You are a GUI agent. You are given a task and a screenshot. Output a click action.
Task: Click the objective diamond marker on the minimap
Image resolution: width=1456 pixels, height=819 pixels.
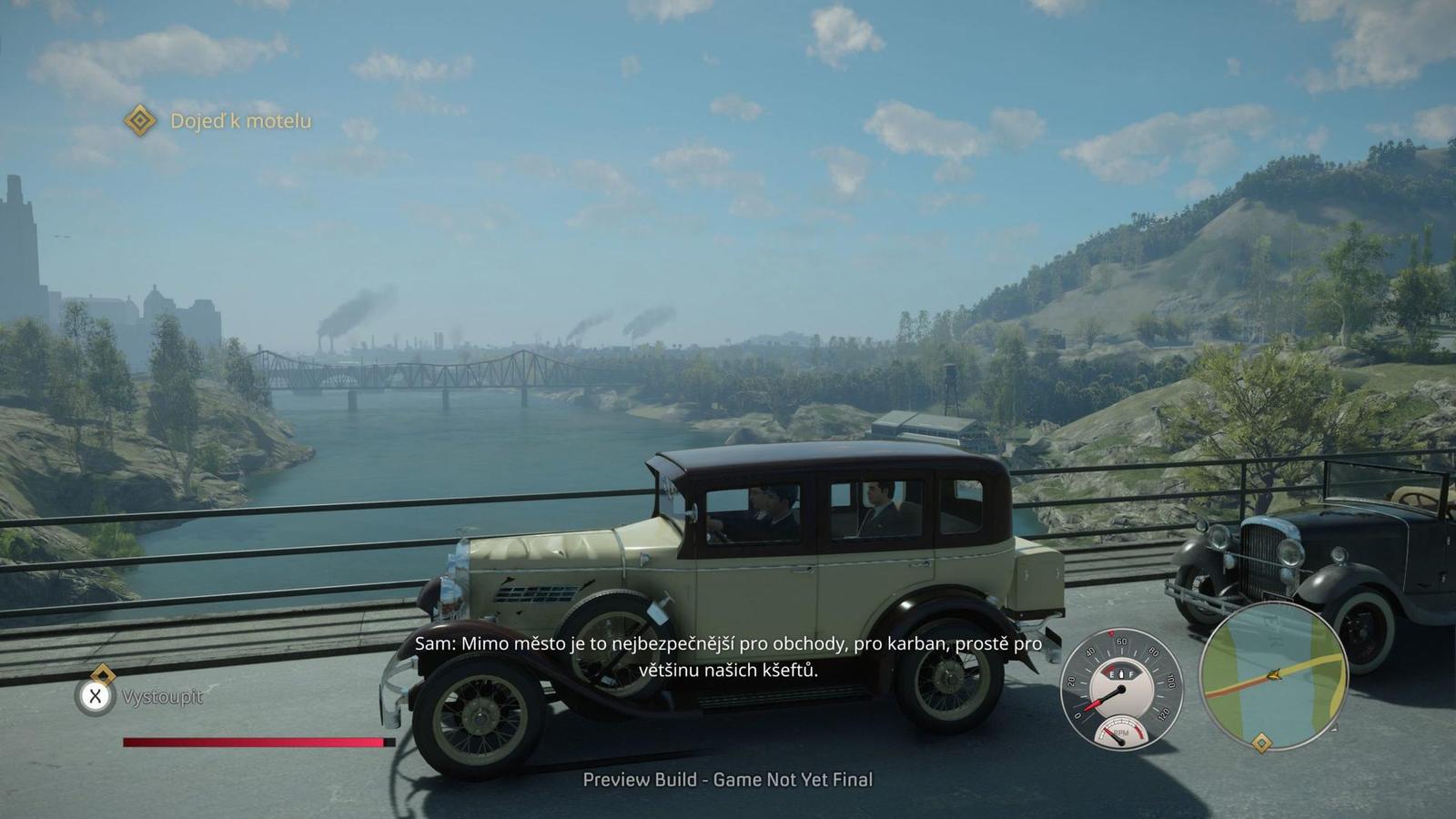1261,743
